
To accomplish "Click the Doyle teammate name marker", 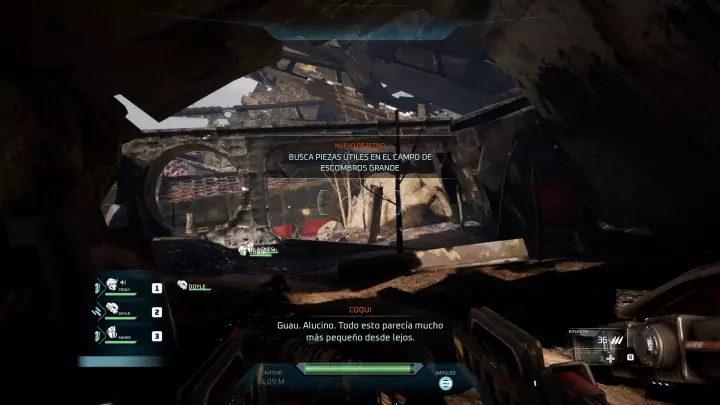I will [x=196, y=286].
